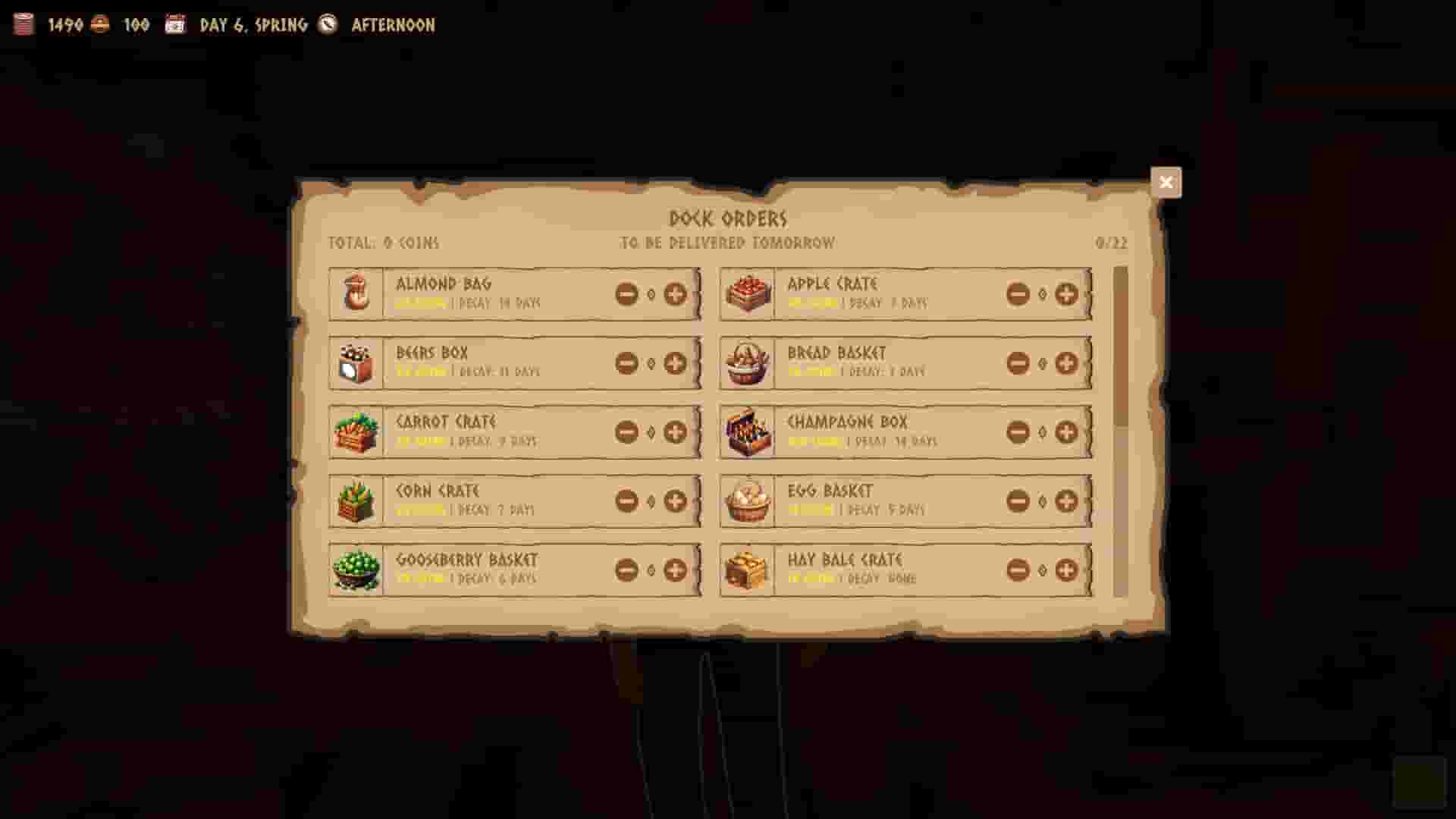Close the Dock Orders panel
Screen dimensions: 1456x819
pyautogui.click(x=1166, y=182)
